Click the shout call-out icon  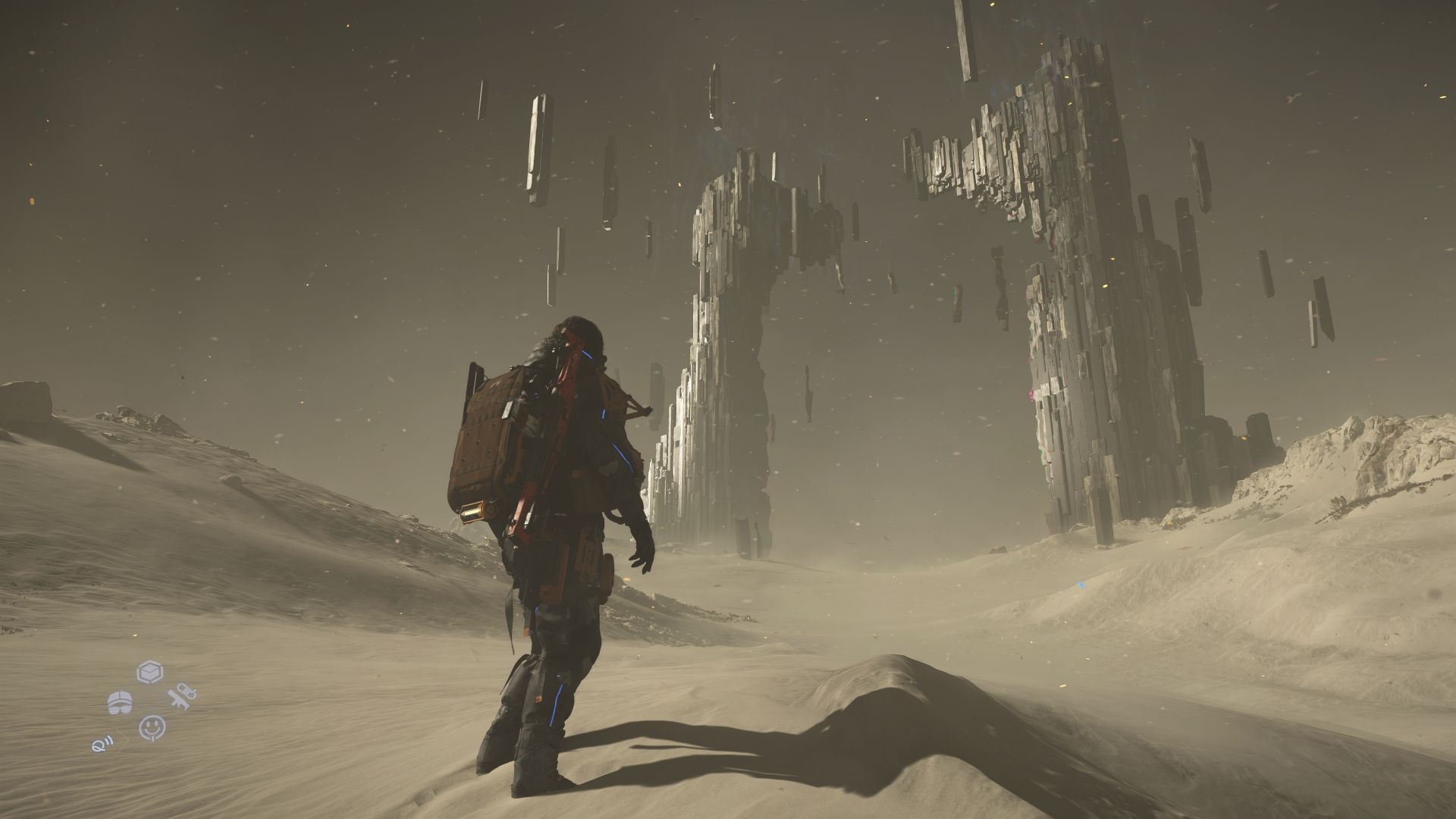pos(101,743)
